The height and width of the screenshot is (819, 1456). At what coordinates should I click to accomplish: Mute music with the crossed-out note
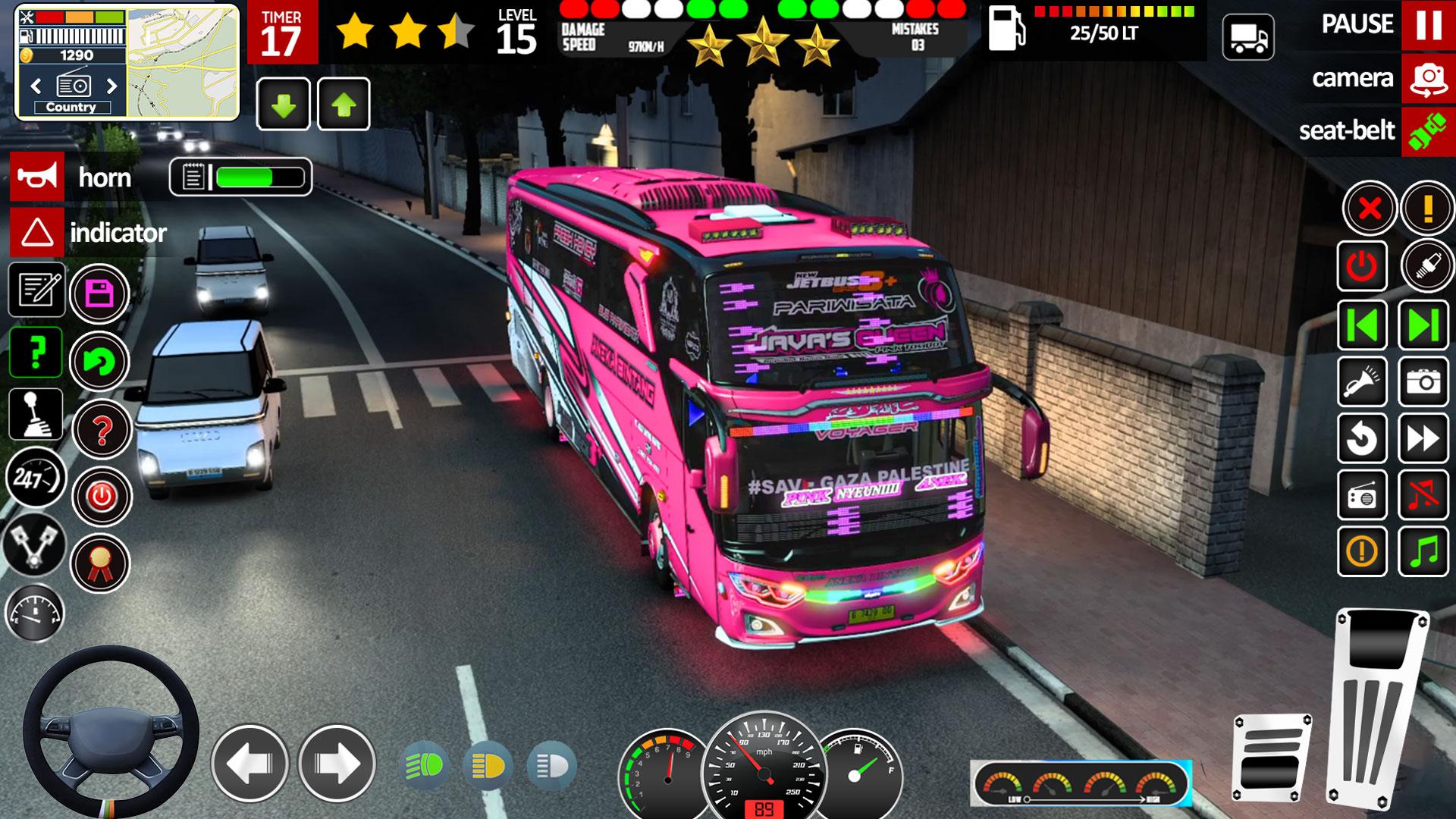pyautogui.click(x=1423, y=495)
